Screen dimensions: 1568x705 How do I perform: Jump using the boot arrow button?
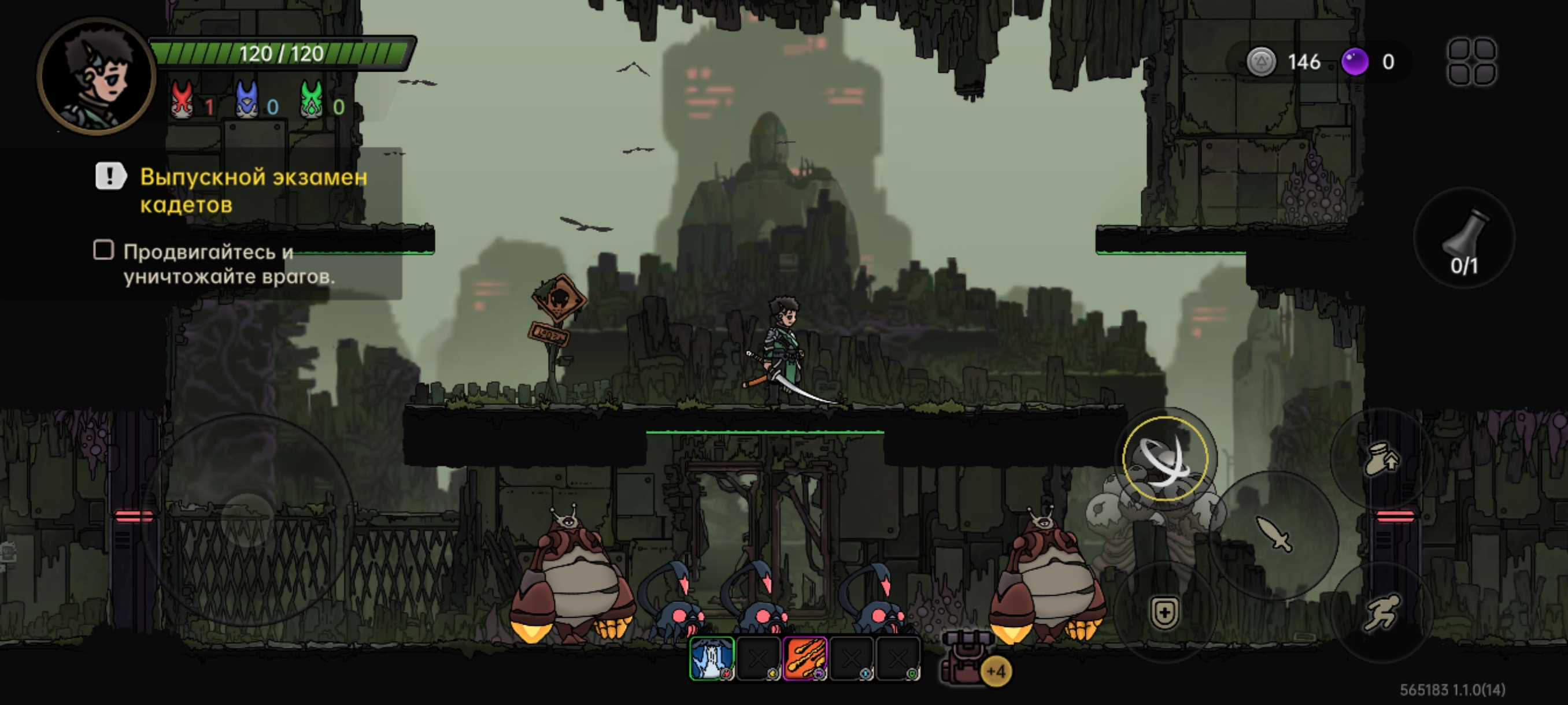tap(1381, 459)
